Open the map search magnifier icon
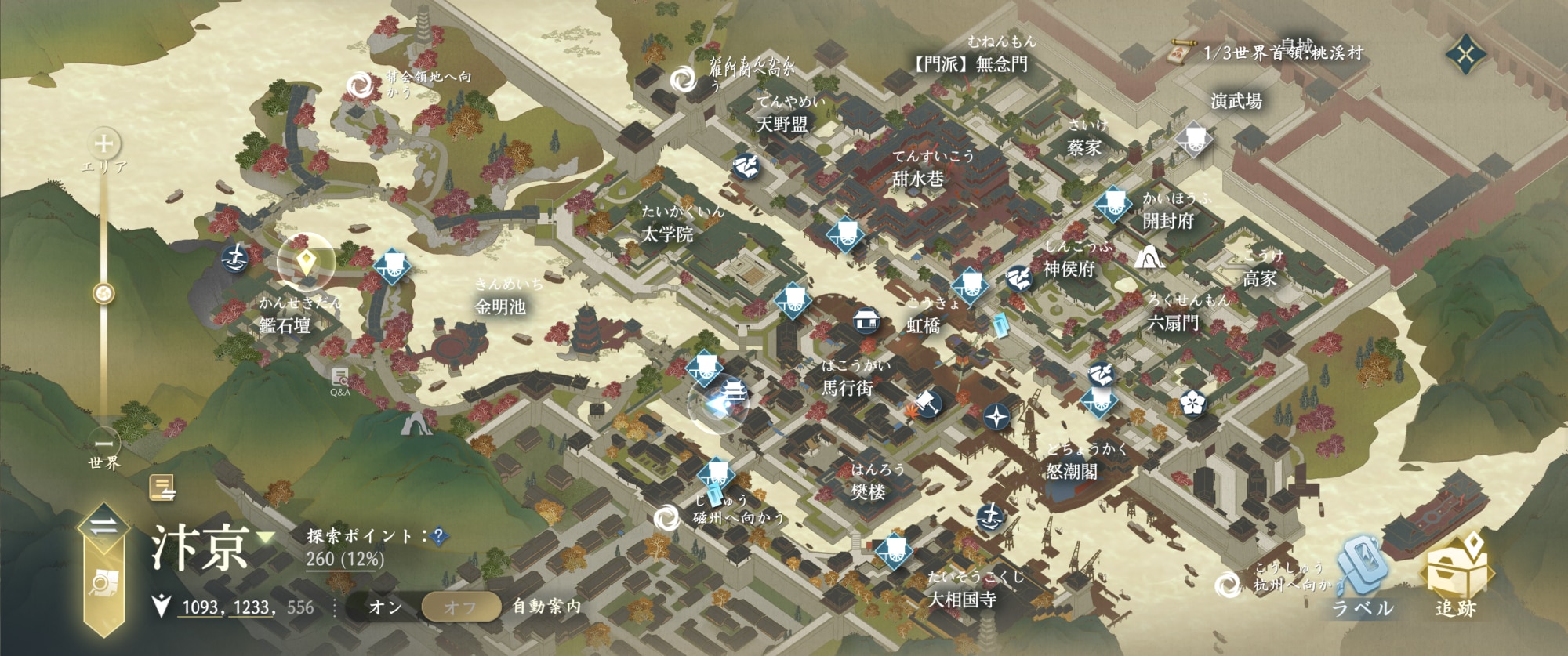Screen dimensions: 1568x656 [x=103, y=584]
